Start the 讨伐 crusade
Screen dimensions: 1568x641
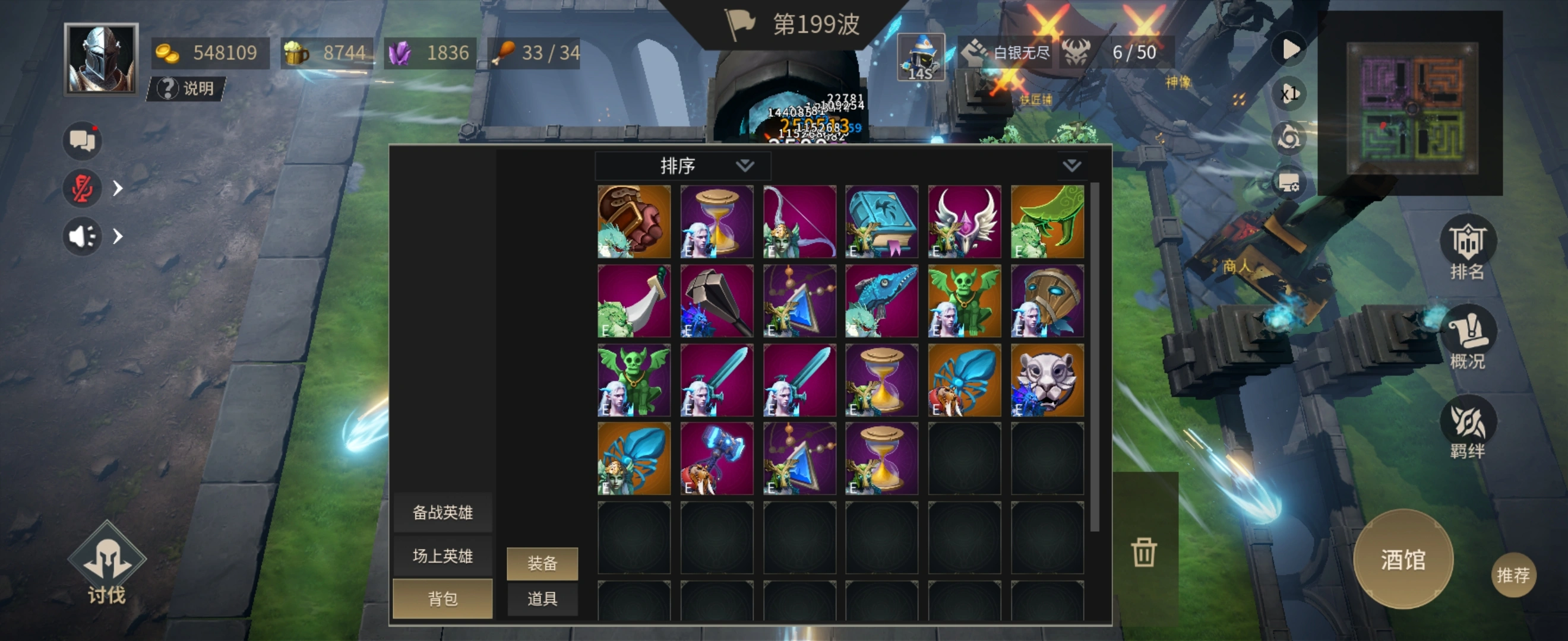click(106, 564)
